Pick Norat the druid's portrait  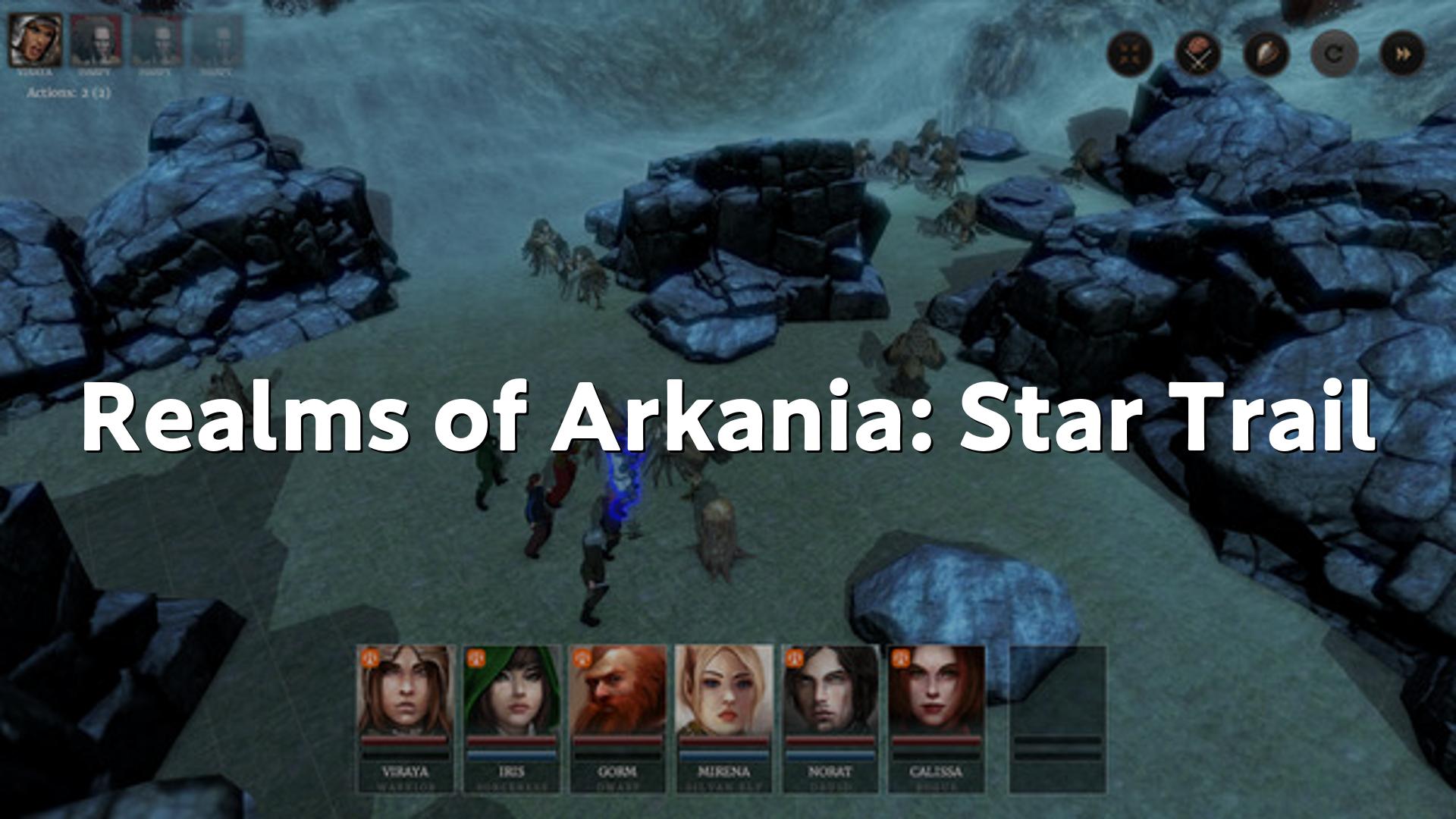point(830,691)
